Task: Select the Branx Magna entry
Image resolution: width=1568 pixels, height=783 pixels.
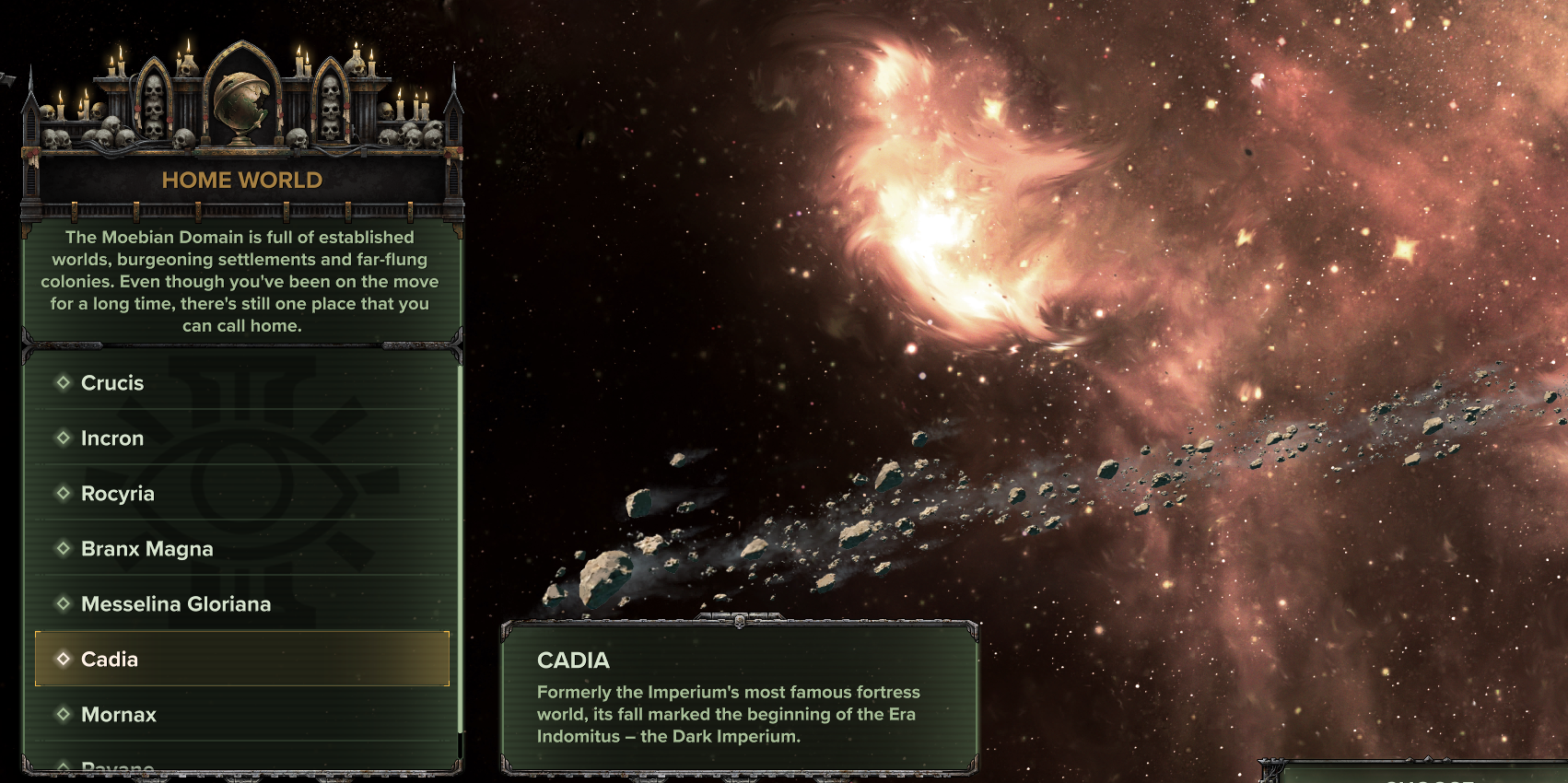Action: click(x=147, y=549)
